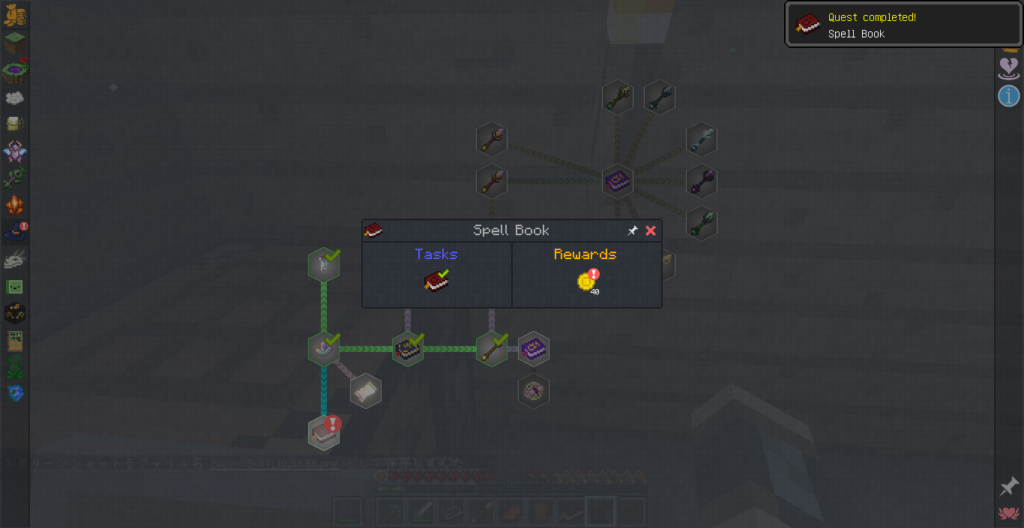
Task: Select the orange flame chapter icon
Action: [15, 206]
